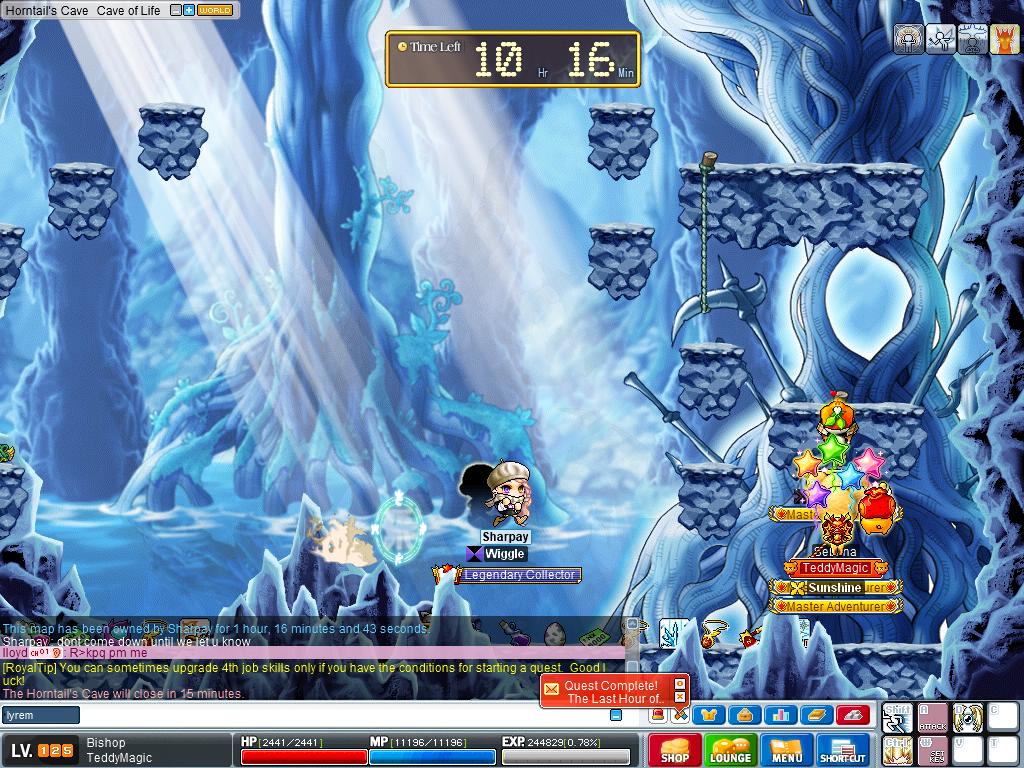Click the winged figure buff icon
Image resolution: width=1024 pixels, height=768 pixels.
click(x=940, y=39)
